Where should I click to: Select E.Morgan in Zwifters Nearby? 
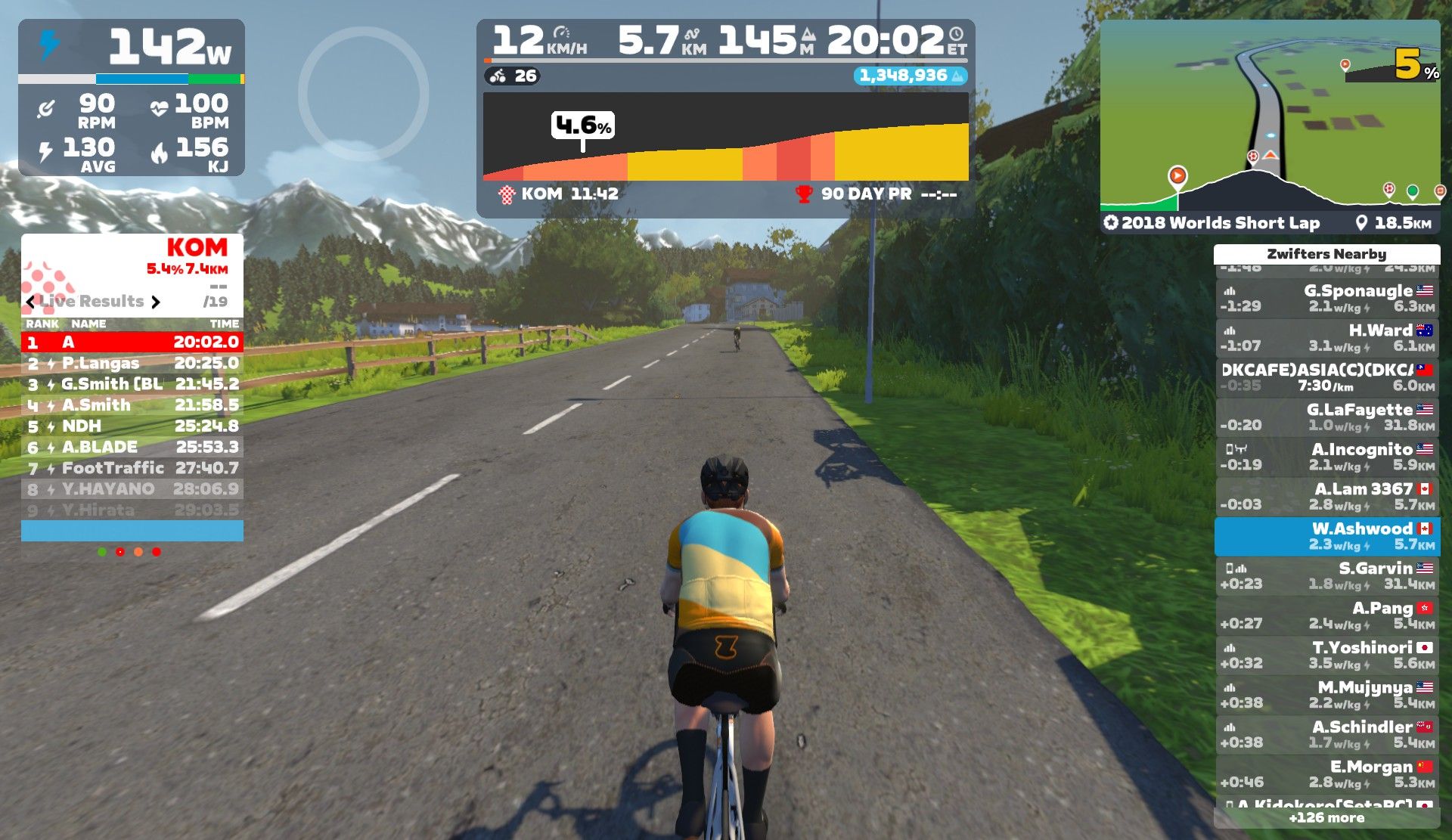click(1326, 774)
